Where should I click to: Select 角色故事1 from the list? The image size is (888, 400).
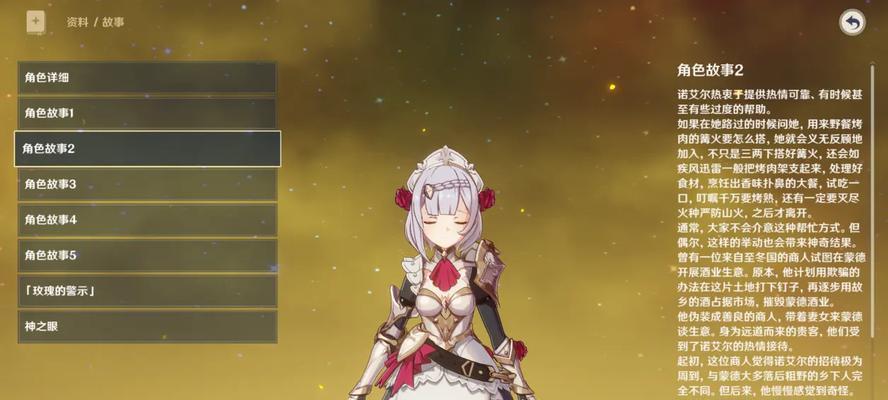coord(147,113)
